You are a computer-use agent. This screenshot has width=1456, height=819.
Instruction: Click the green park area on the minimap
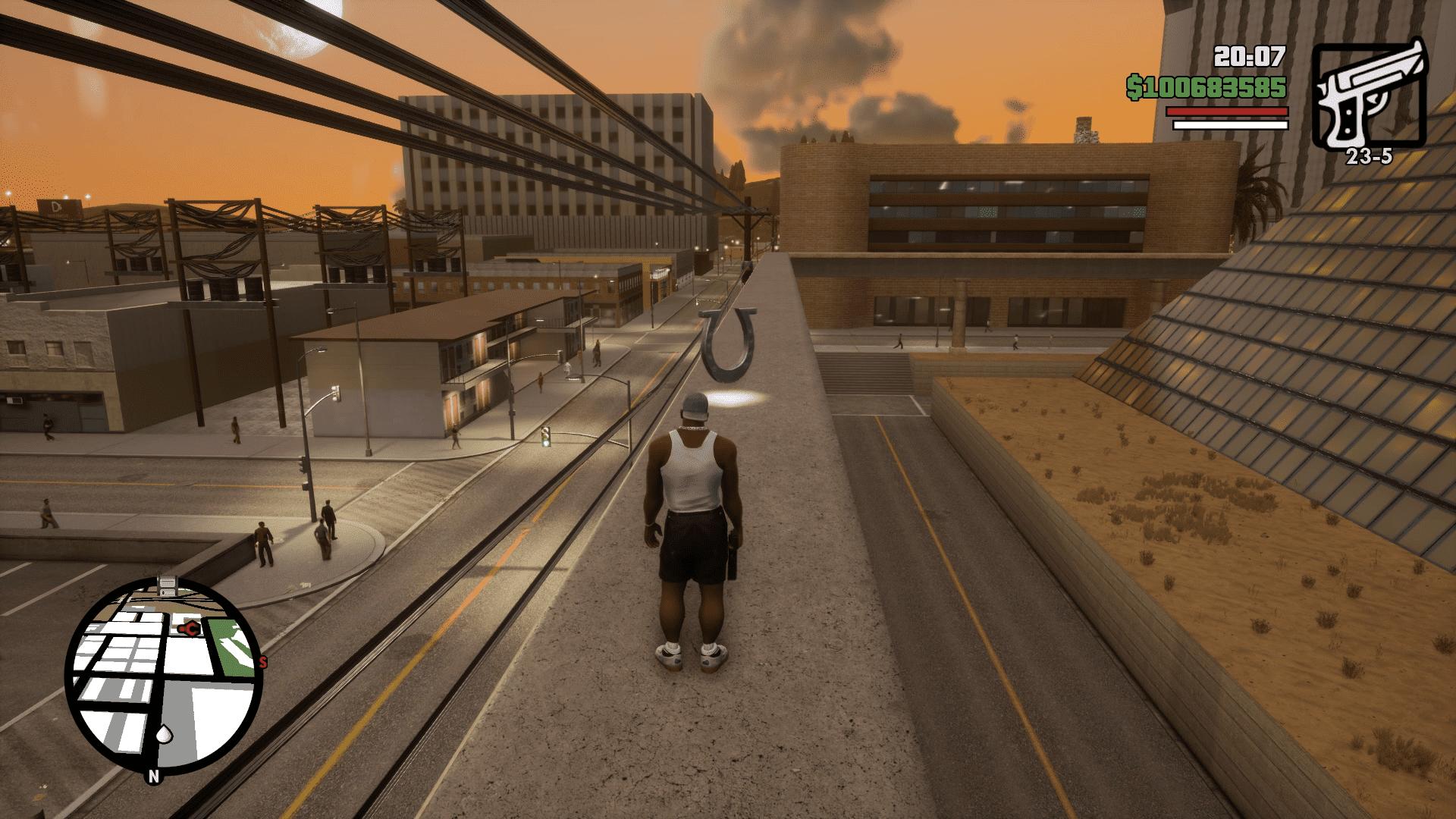[x=233, y=647]
